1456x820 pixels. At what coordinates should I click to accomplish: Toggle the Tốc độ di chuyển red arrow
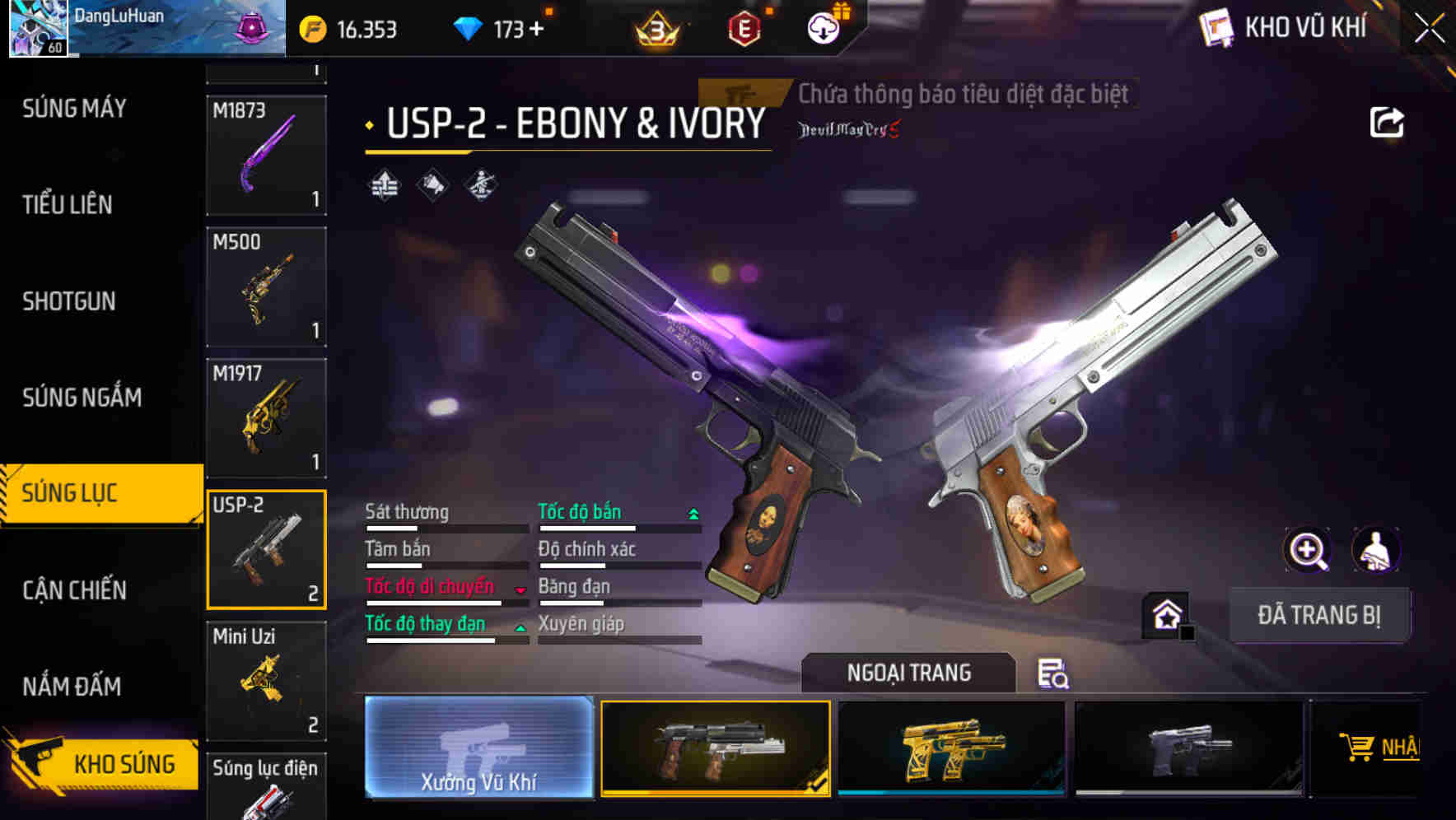pyautogui.click(x=519, y=591)
